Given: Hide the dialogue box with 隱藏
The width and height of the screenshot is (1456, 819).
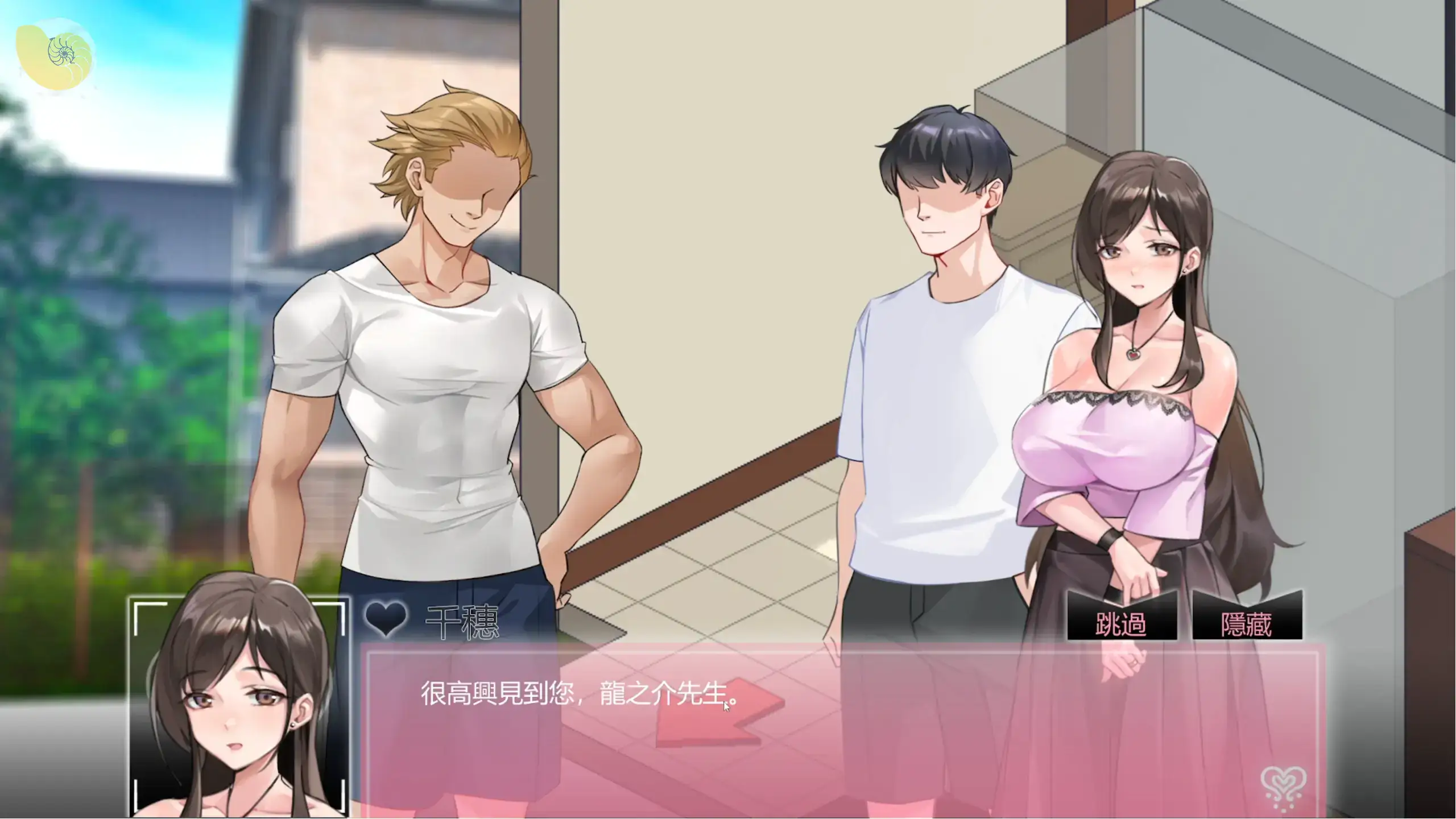Looking at the screenshot, I should (1246, 625).
